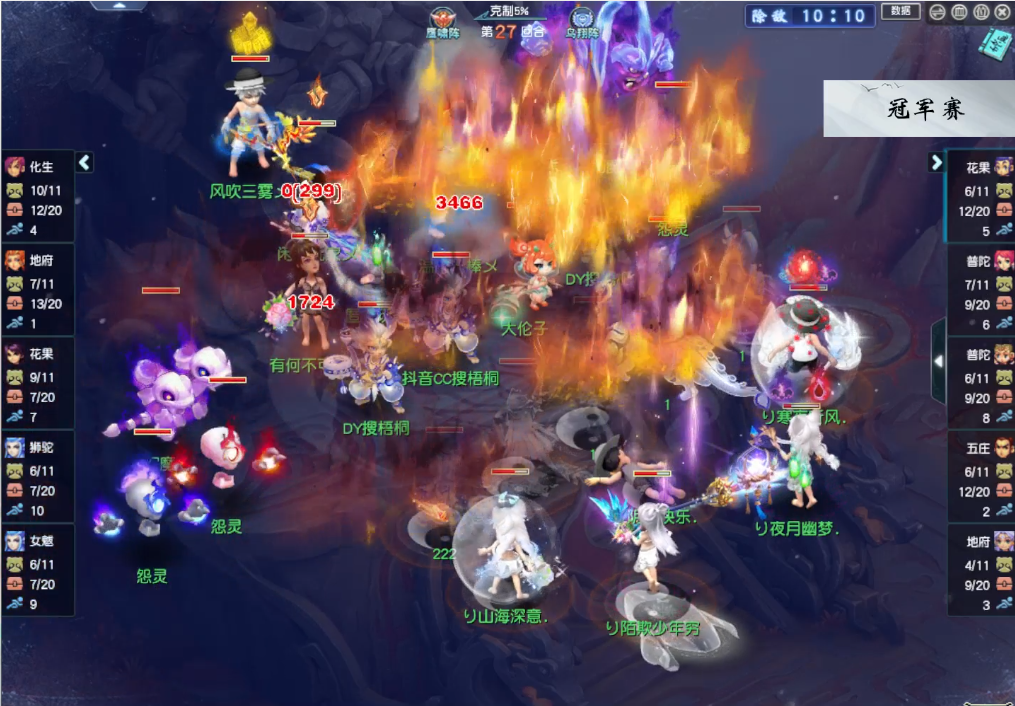The image size is (1015, 706).
Task: Expand the top-center dropdown arrow tab
Action: point(119,5)
